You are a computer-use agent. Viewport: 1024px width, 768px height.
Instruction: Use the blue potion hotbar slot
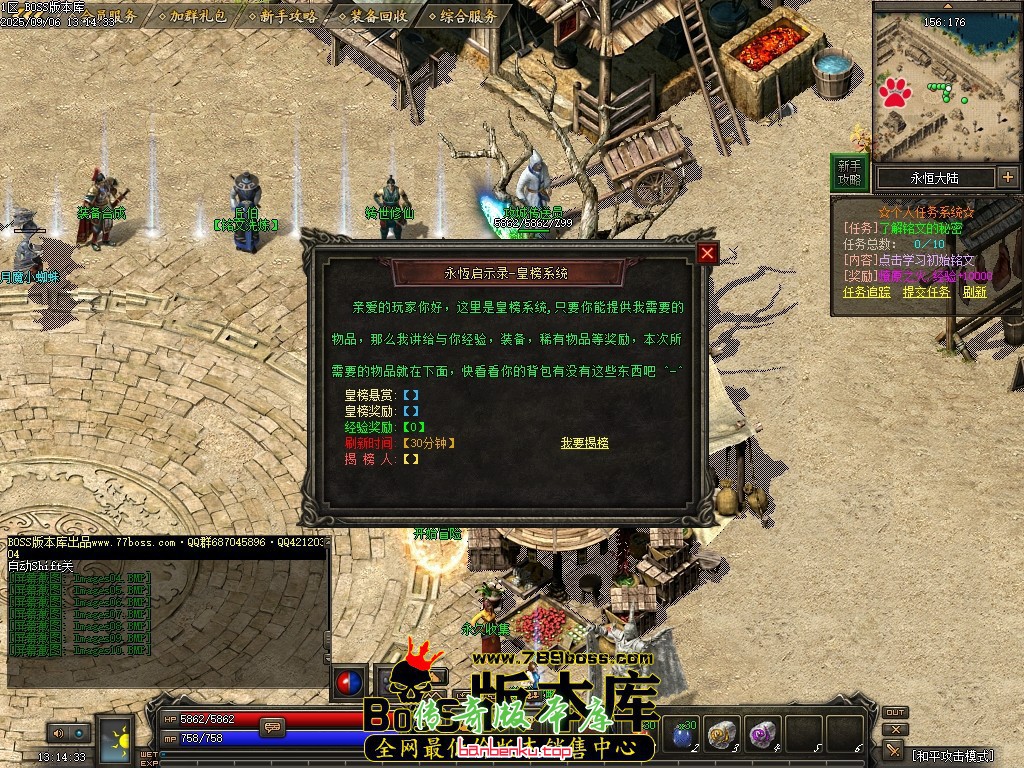point(682,735)
